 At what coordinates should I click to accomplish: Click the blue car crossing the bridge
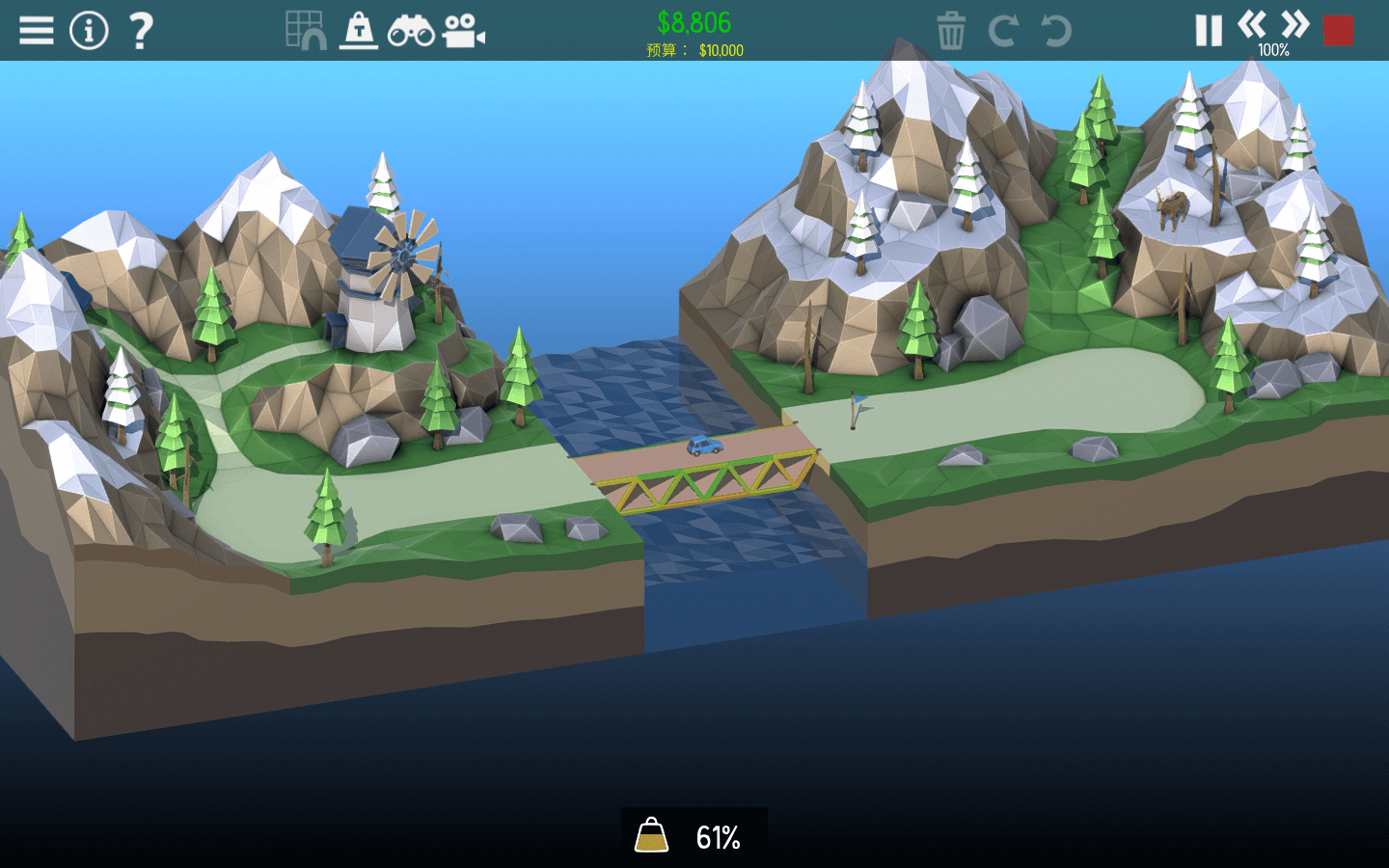pos(703,446)
